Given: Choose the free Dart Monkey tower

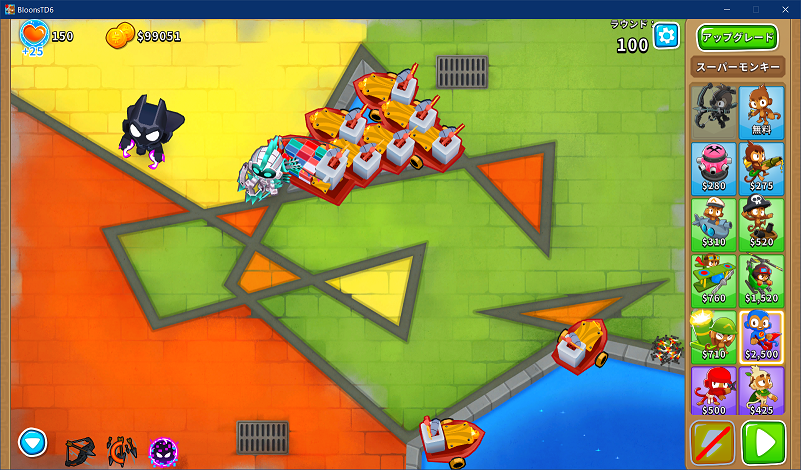Looking at the screenshot, I should pos(762,110).
